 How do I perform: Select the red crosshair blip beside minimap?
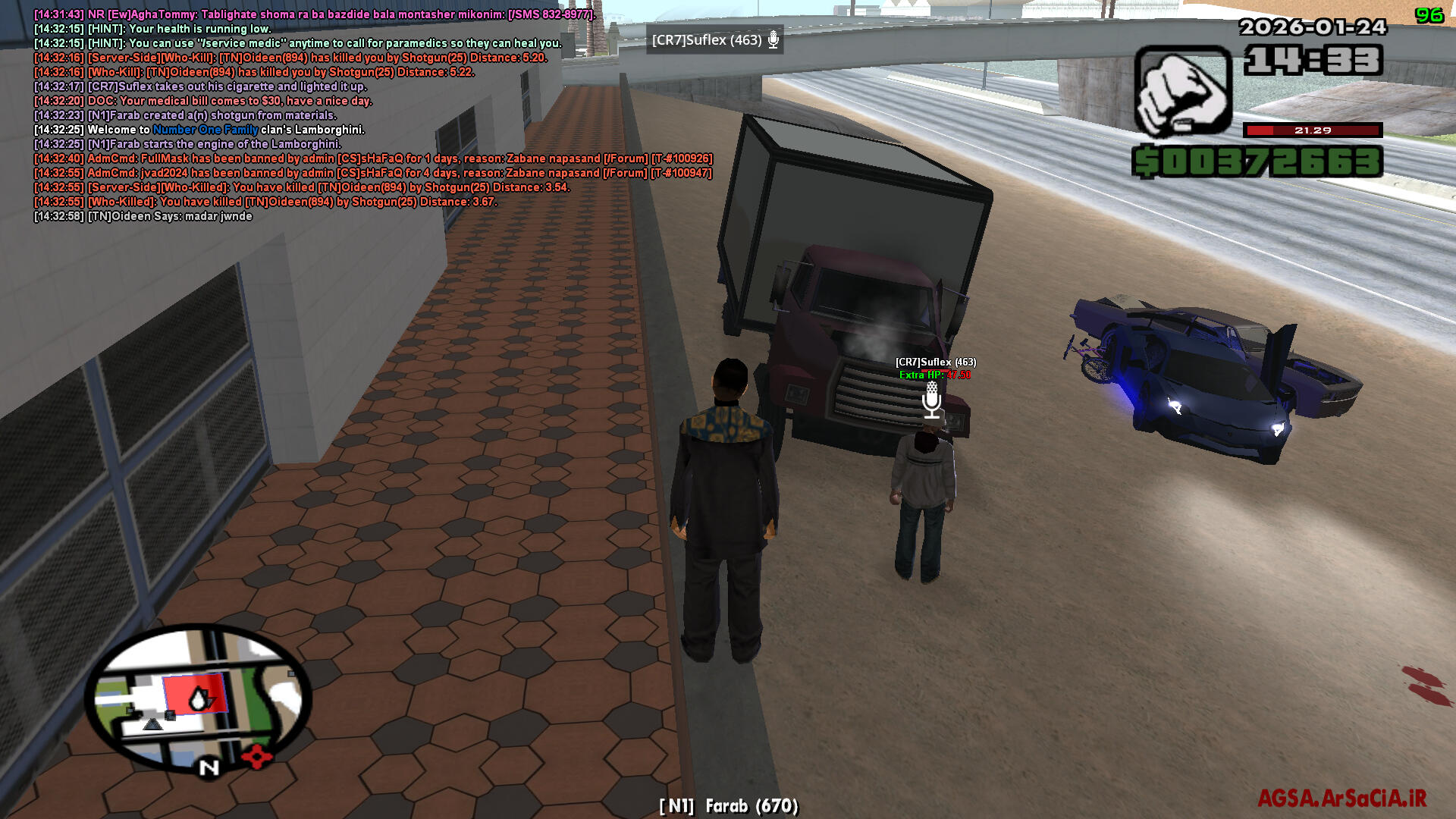point(257,756)
